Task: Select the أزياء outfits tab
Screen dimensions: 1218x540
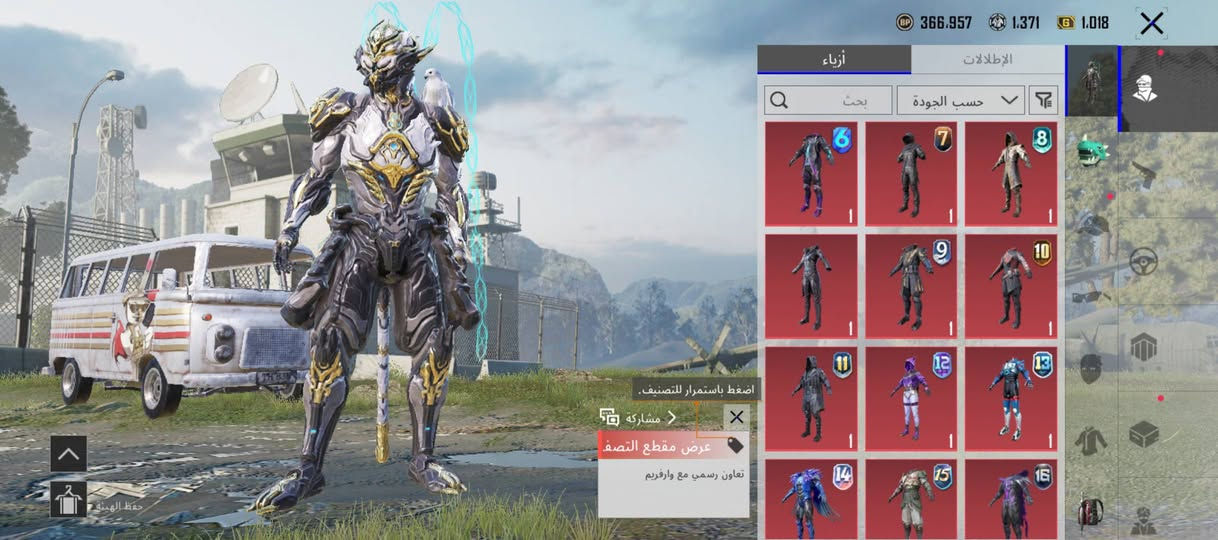Action: click(833, 60)
